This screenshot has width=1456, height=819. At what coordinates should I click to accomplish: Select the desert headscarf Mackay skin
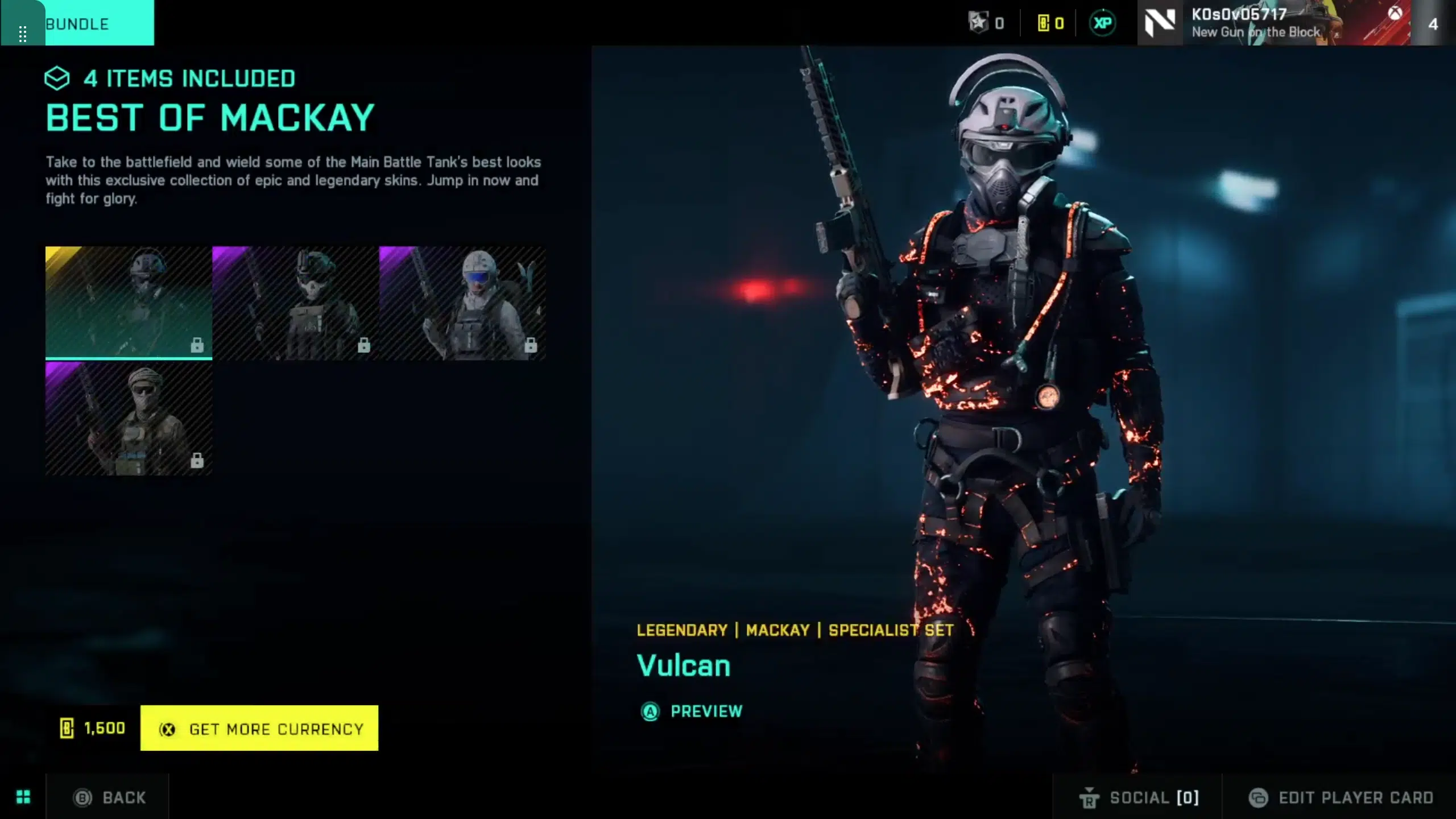pyautogui.click(x=129, y=419)
